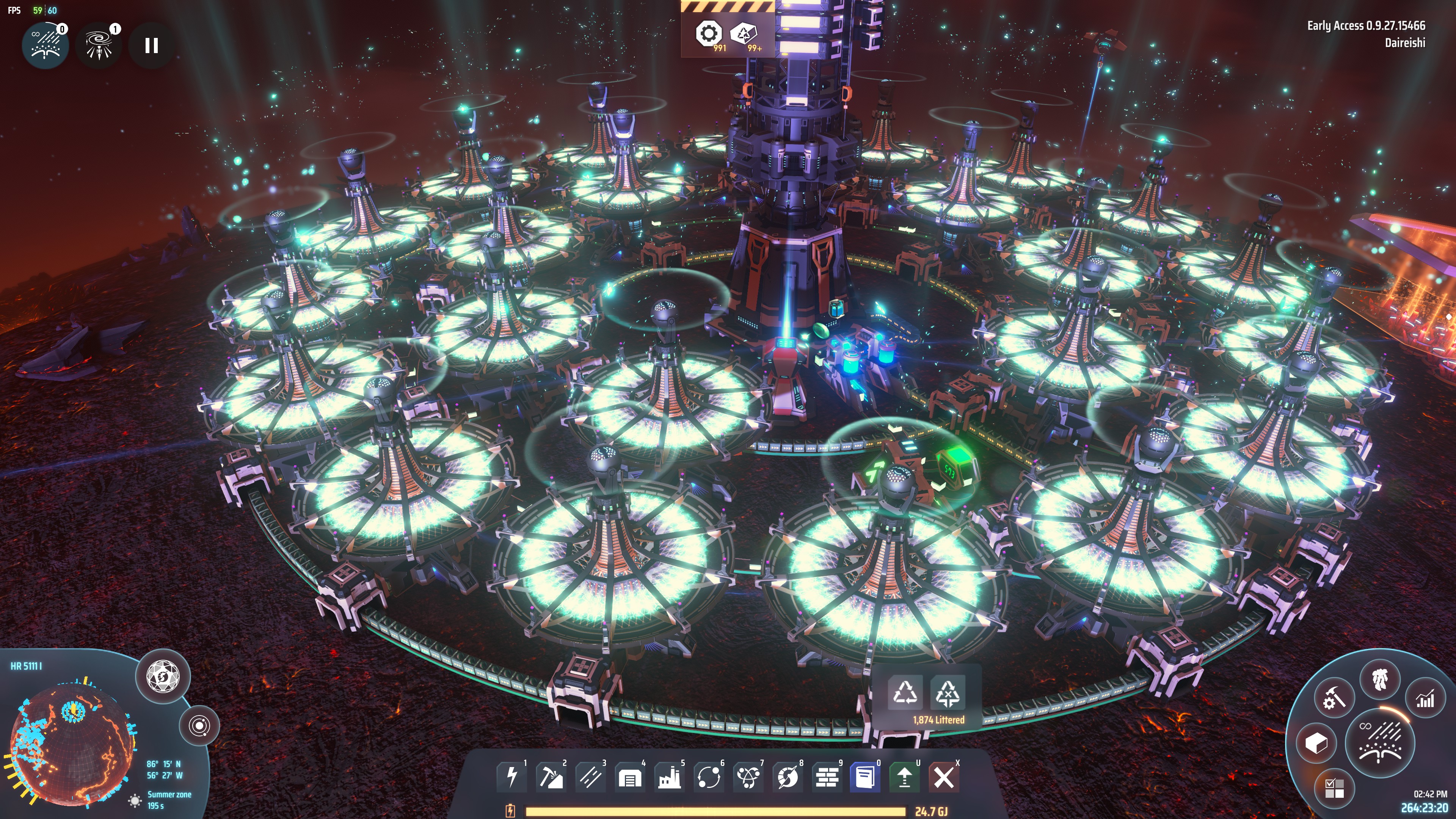The image size is (1456, 819).
Task: Activate the green upgrade arrow tool
Action: 904,777
